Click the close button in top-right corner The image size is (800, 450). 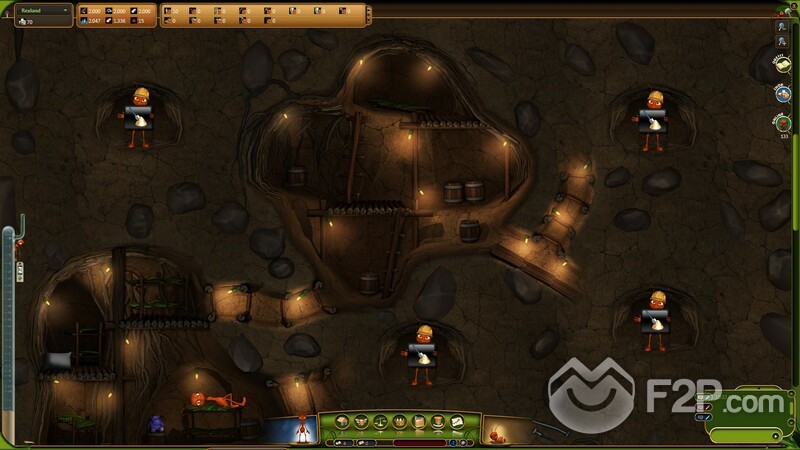pos(791,5)
